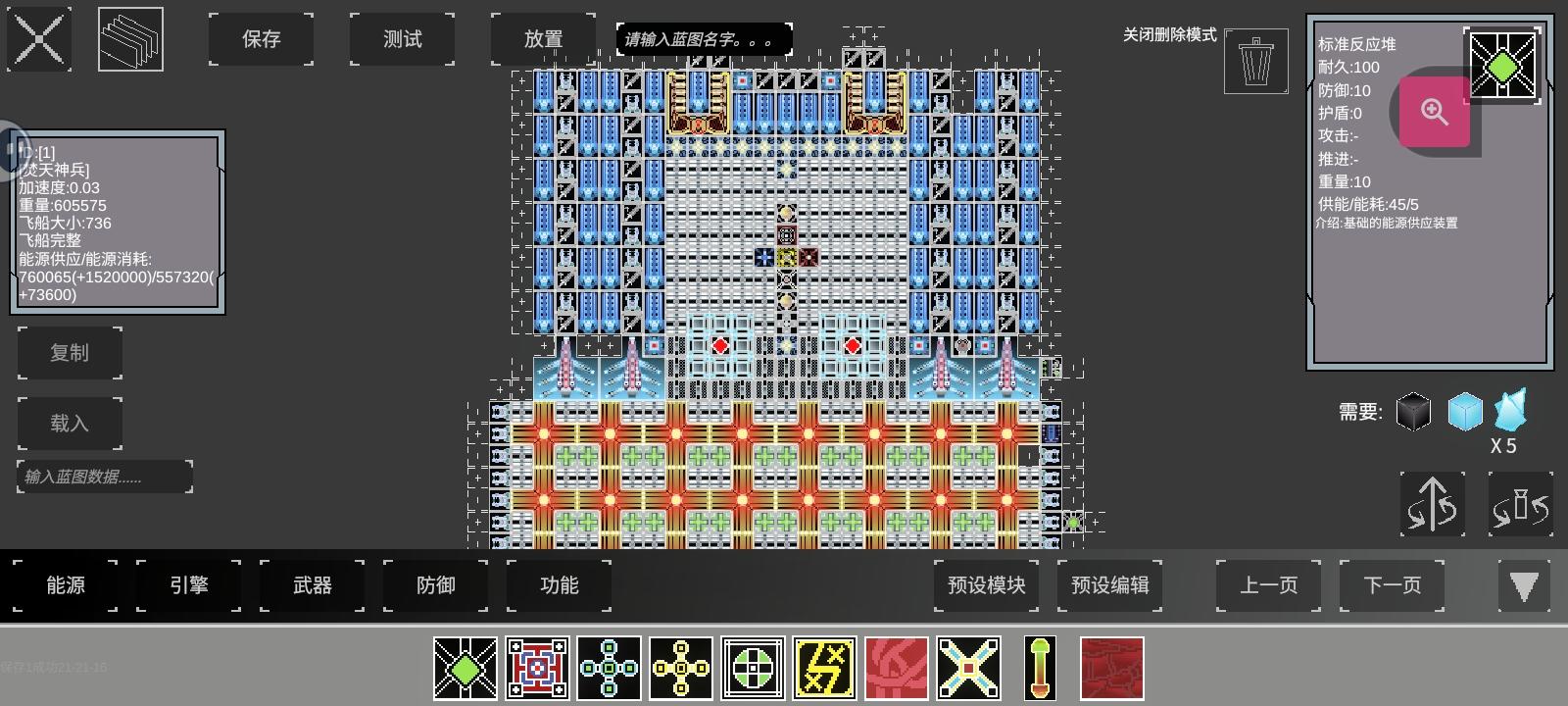Select the black cube material icon
This screenshot has height=706, width=1568.
pyautogui.click(x=1414, y=412)
